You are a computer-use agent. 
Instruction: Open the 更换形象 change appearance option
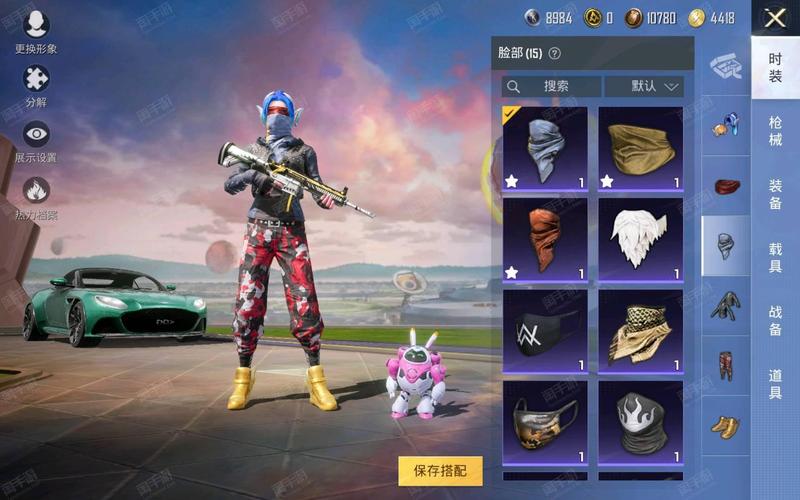coord(36,29)
